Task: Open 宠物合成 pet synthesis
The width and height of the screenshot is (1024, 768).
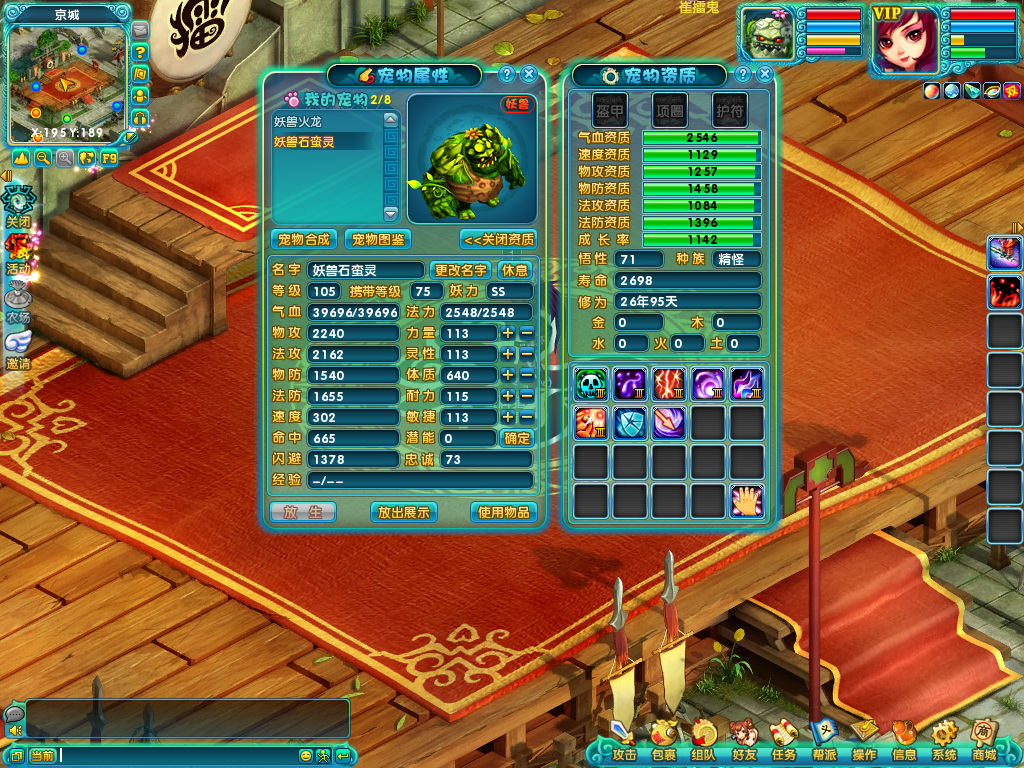Action: (x=303, y=240)
